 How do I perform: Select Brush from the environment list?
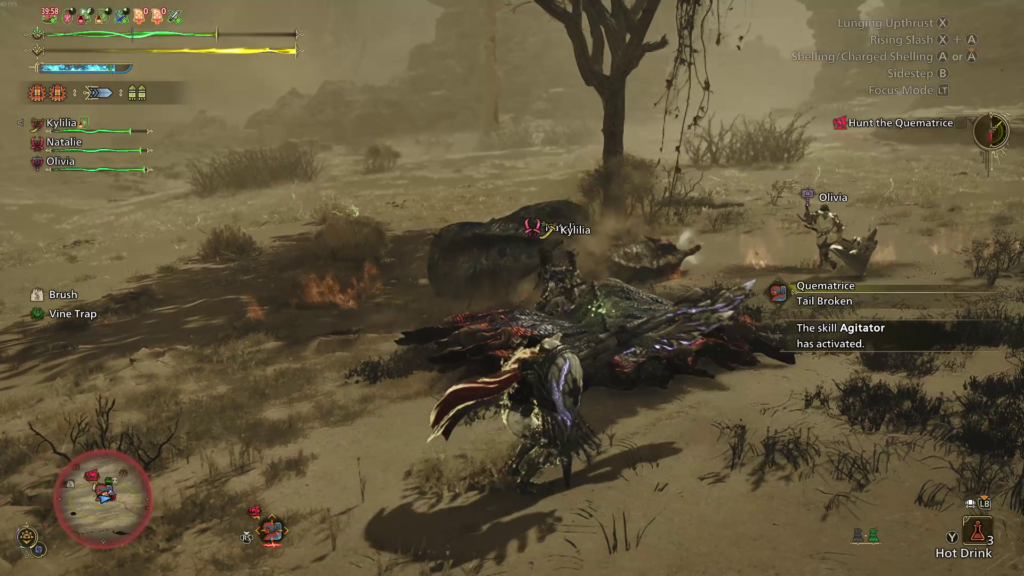(x=62, y=295)
